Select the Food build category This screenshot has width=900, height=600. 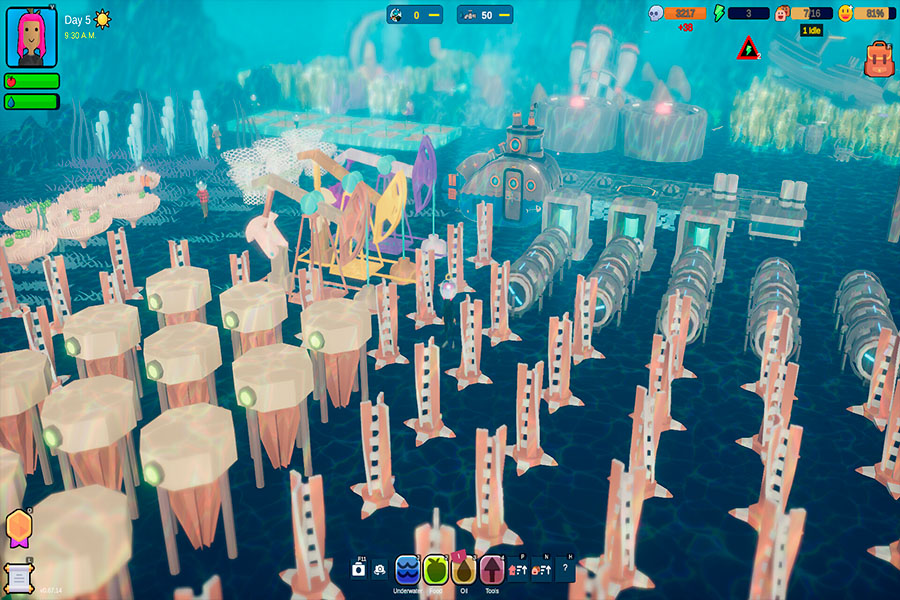click(435, 570)
